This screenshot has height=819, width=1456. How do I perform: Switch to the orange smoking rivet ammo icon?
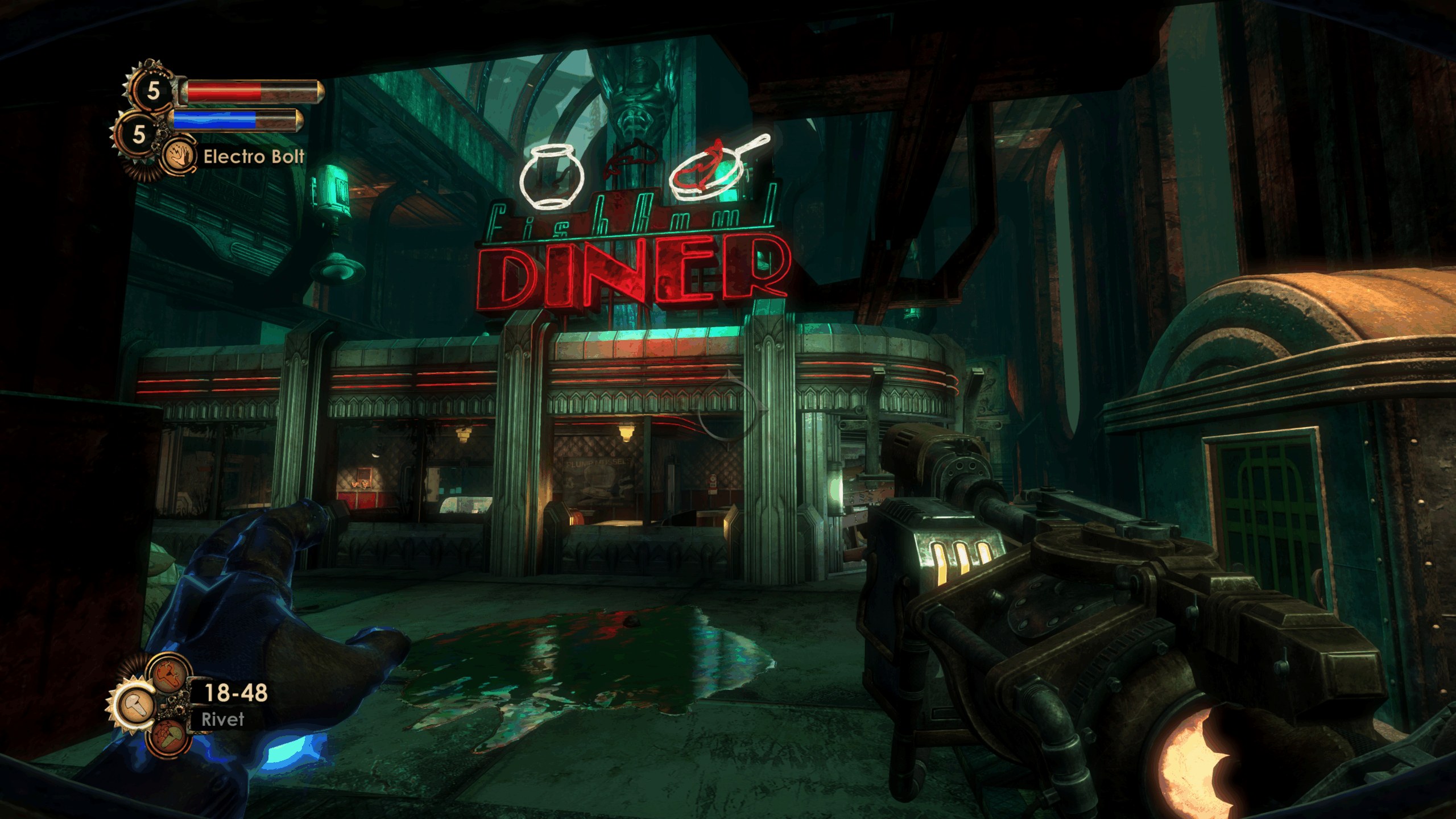[169, 675]
